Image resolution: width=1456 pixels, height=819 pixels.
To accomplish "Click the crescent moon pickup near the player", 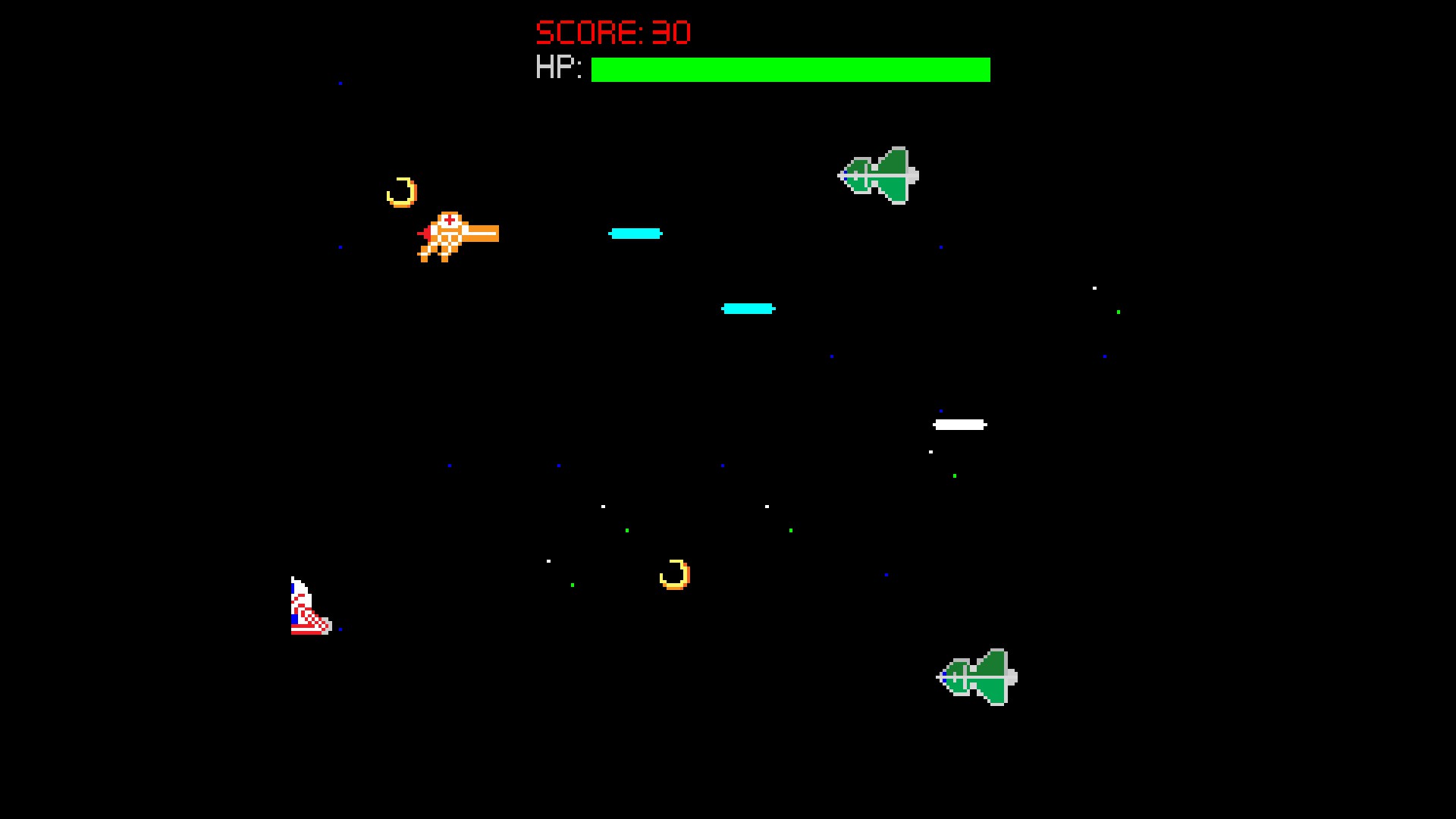I will [402, 192].
